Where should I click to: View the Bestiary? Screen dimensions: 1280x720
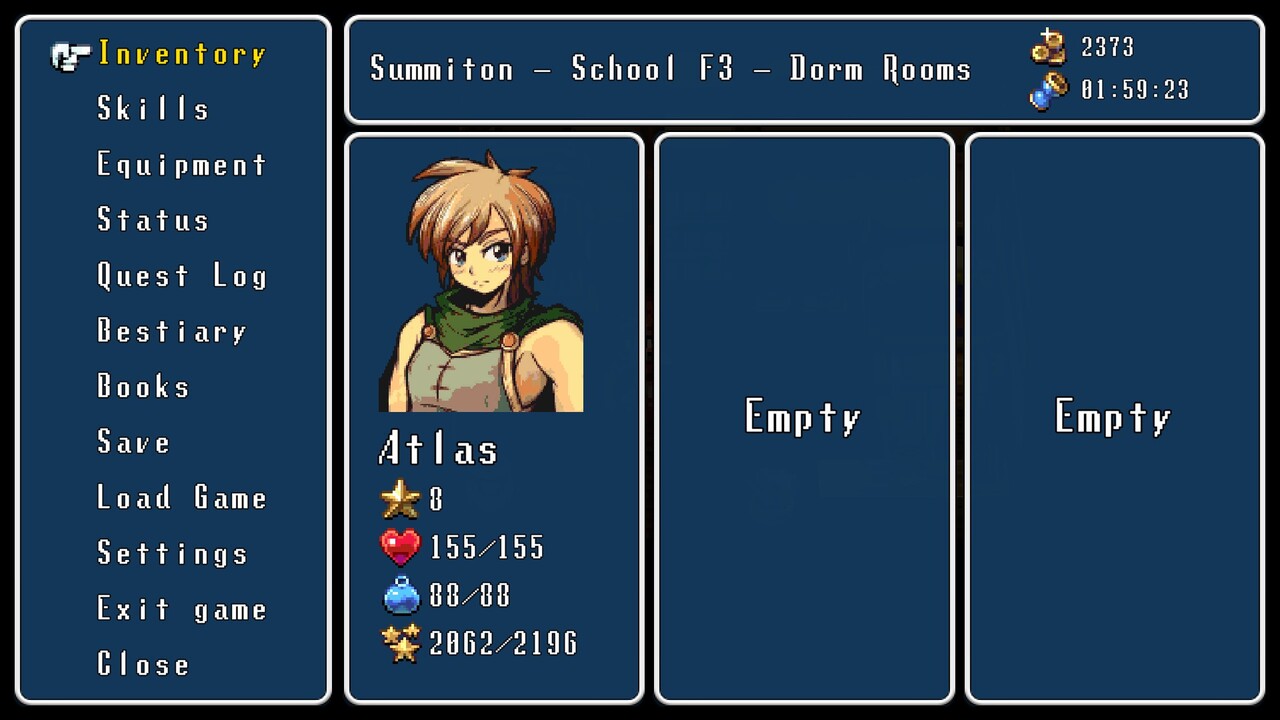click(x=171, y=331)
